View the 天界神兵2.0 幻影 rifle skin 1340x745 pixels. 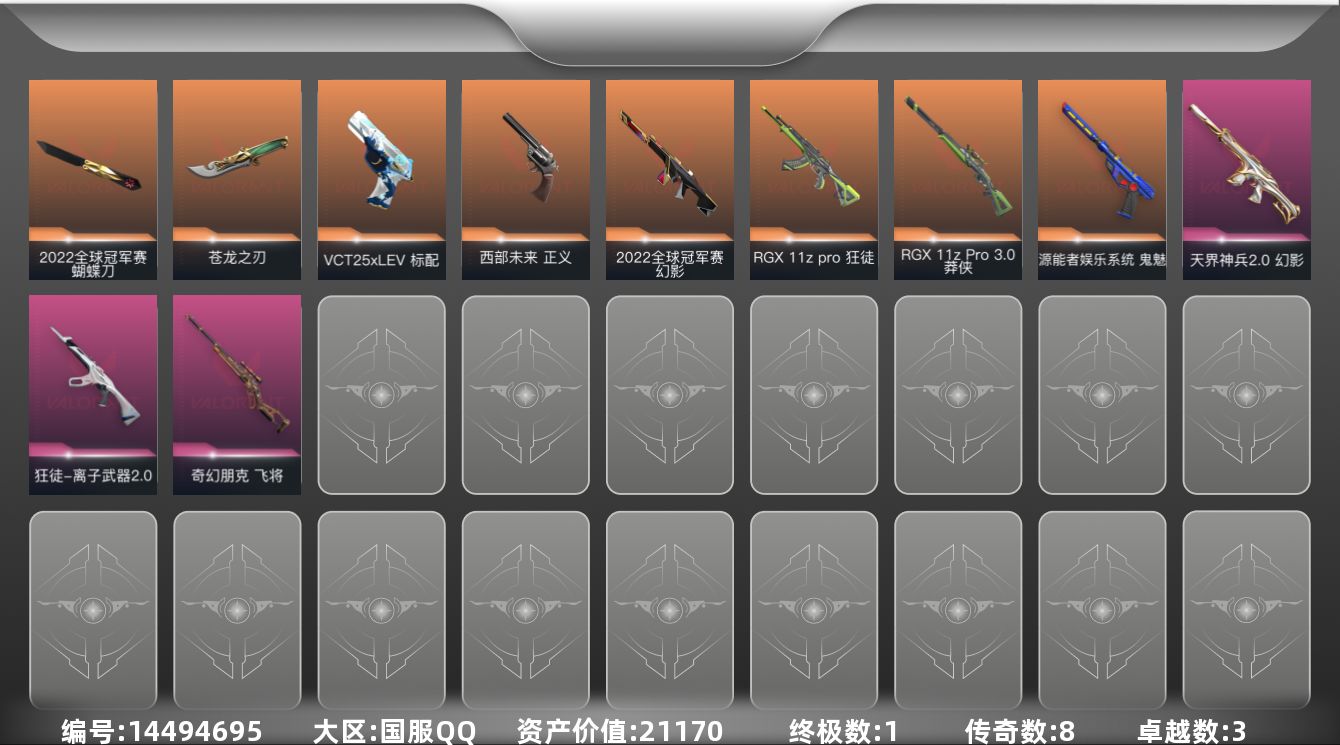pyautogui.click(x=1245, y=180)
